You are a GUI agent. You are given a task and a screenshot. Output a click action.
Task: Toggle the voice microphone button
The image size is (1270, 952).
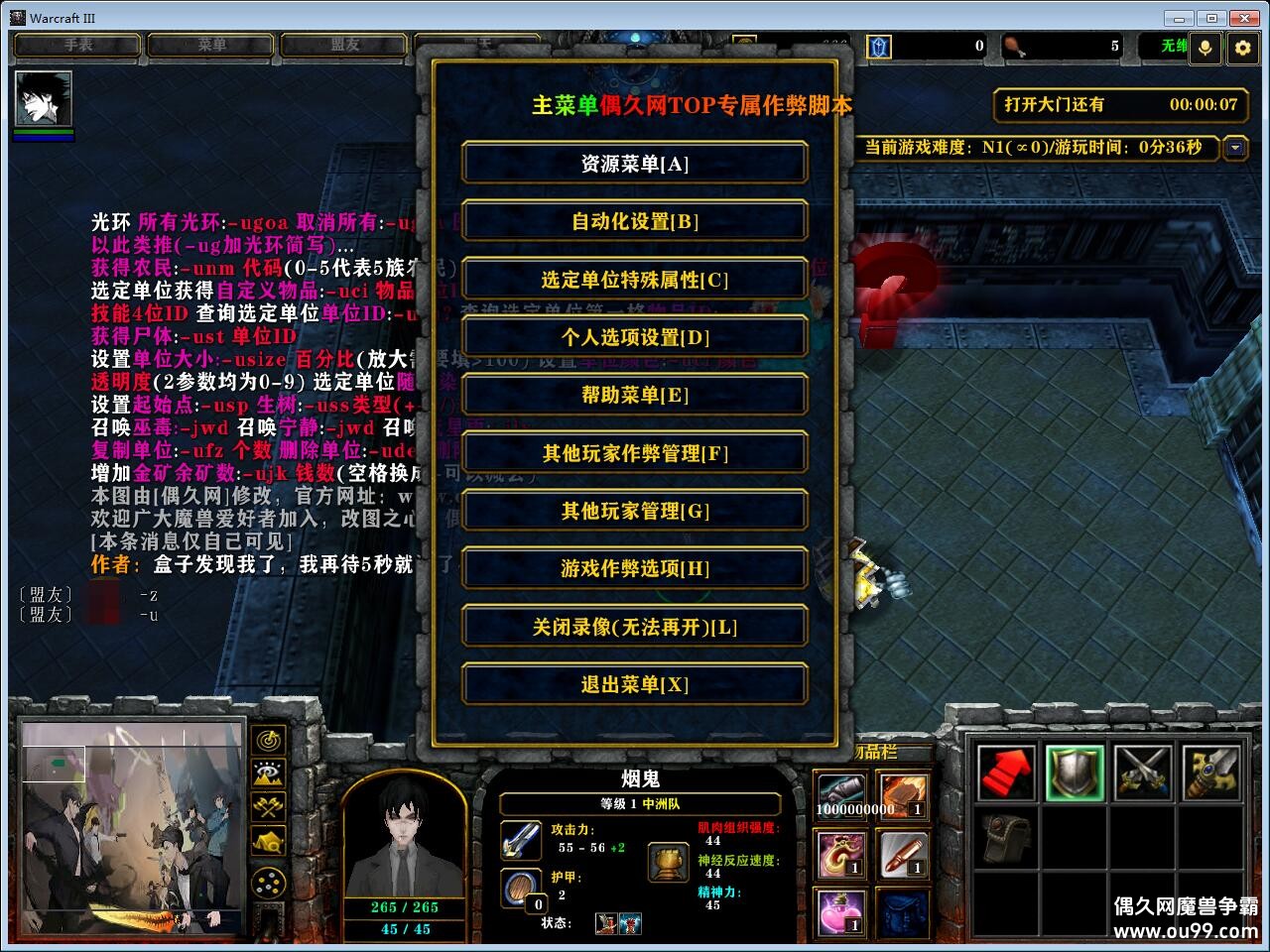(x=1205, y=47)
